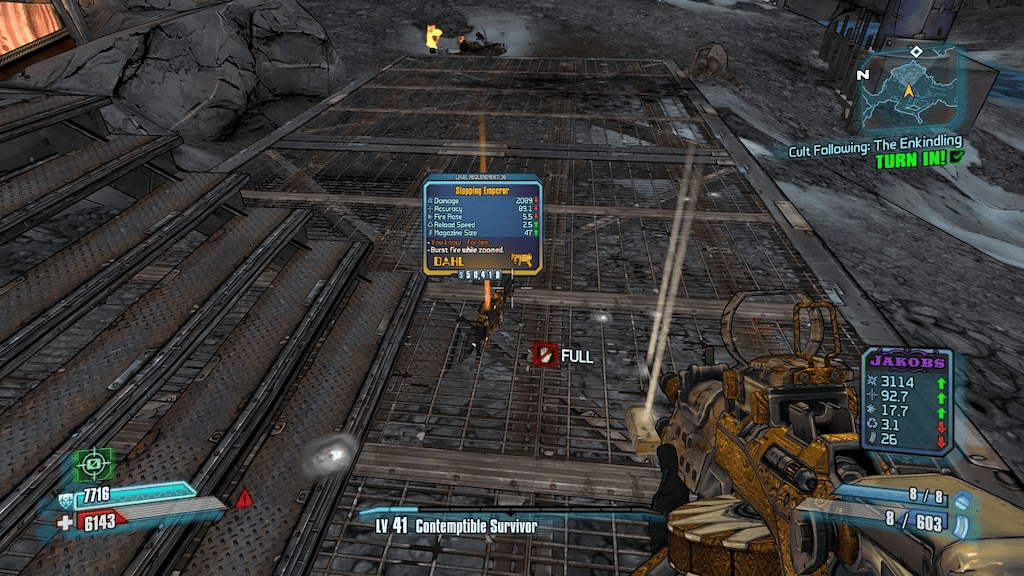Viewport: 1024px width, 576px height.
Task: Click the Jakobs weapon comparison panel
Action: click(907, 400)
